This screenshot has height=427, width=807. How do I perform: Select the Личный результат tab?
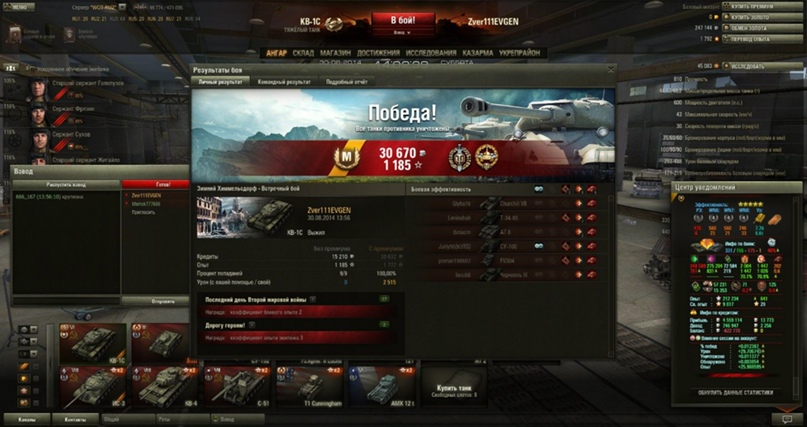point(220,82)
